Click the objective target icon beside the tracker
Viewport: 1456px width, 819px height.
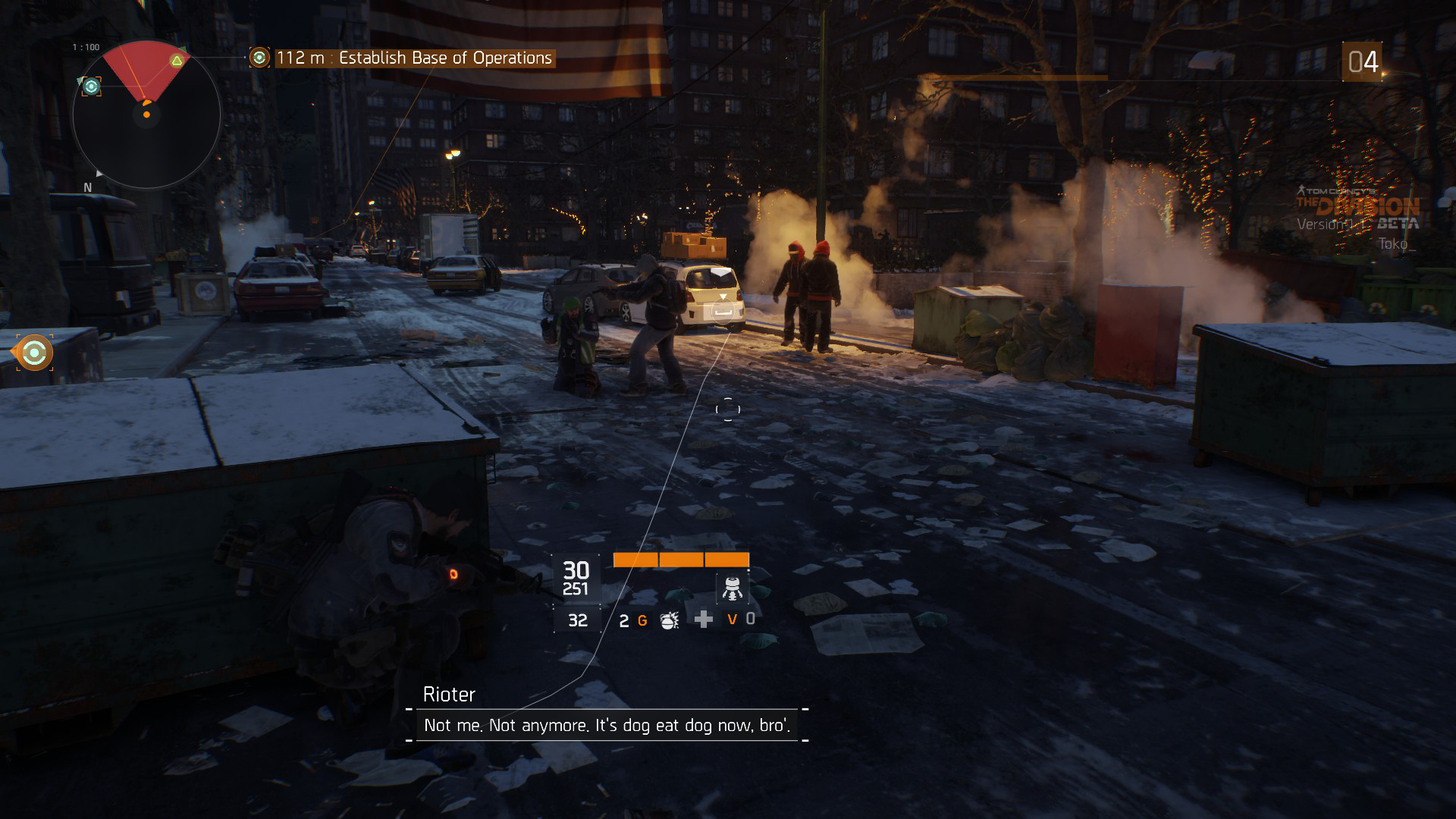point(259,58)
